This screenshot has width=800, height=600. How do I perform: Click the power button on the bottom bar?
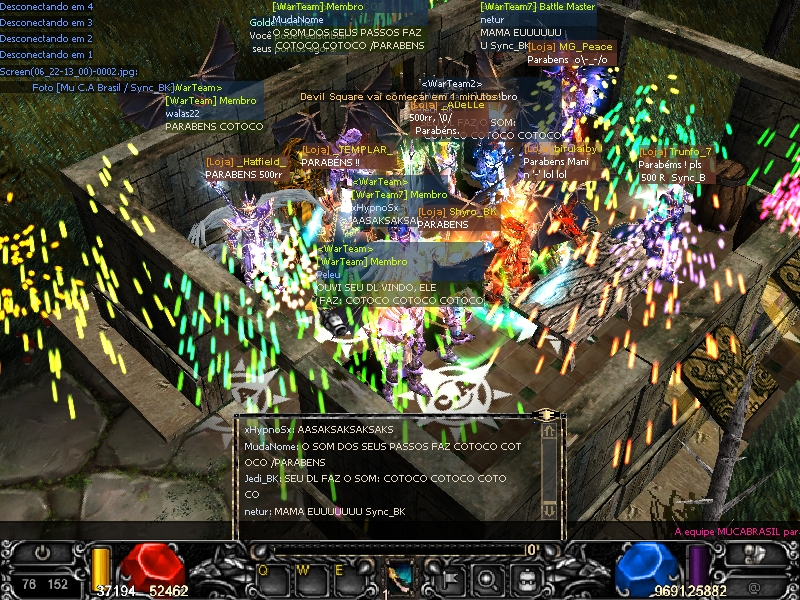pyautogui.click(x=42, y=553)
